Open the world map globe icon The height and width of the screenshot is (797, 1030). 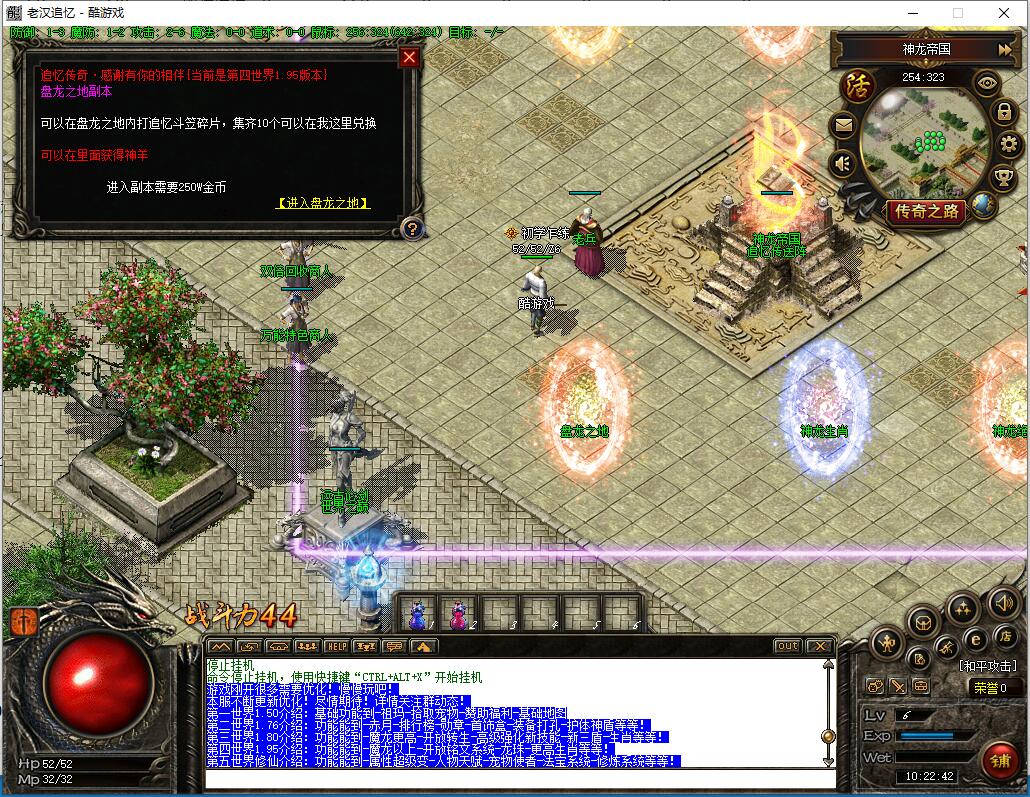pyautogui.click(x=984, y=205)
